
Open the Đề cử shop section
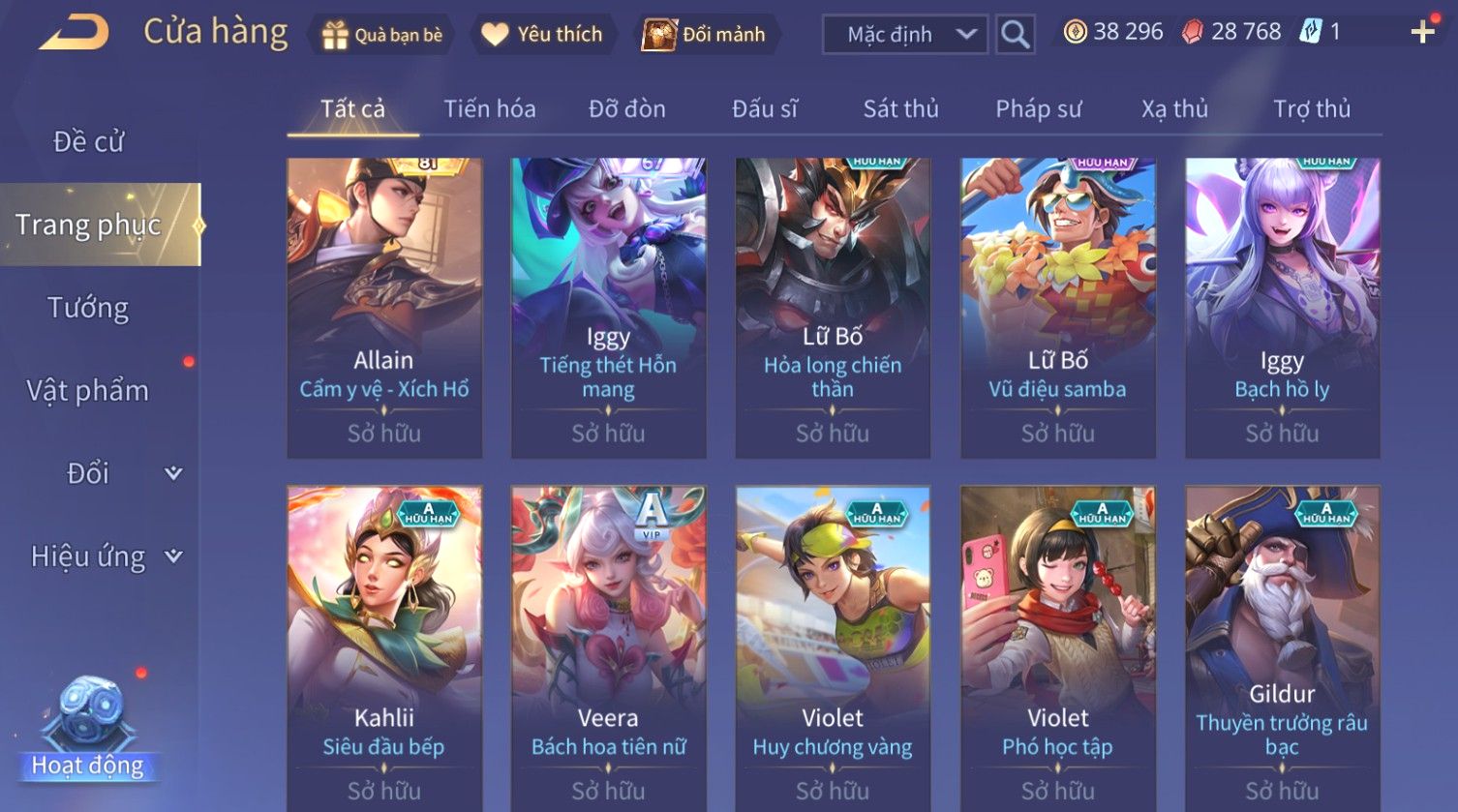click(x=88, y=142)
